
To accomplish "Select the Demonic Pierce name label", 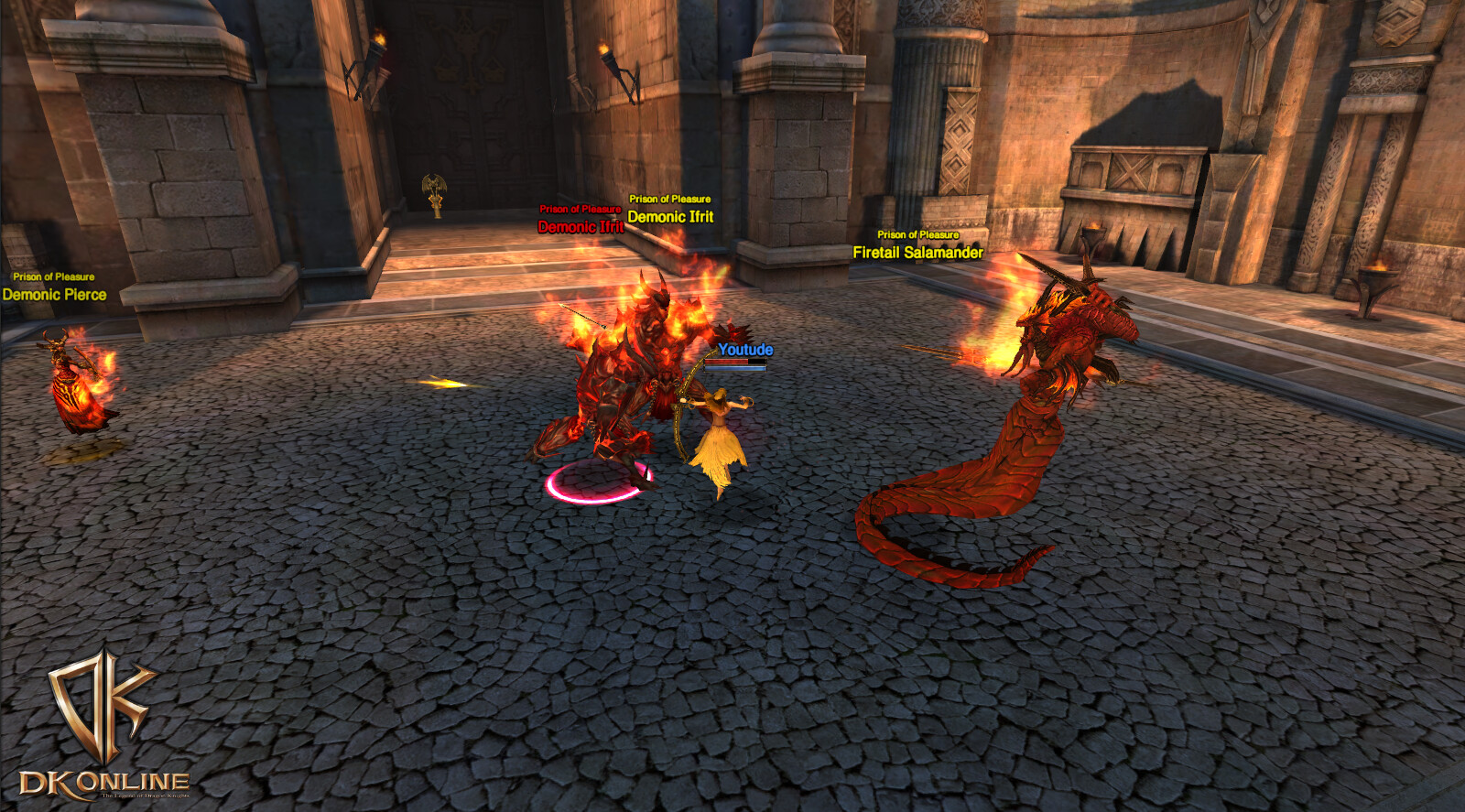I will pos(54,295).
